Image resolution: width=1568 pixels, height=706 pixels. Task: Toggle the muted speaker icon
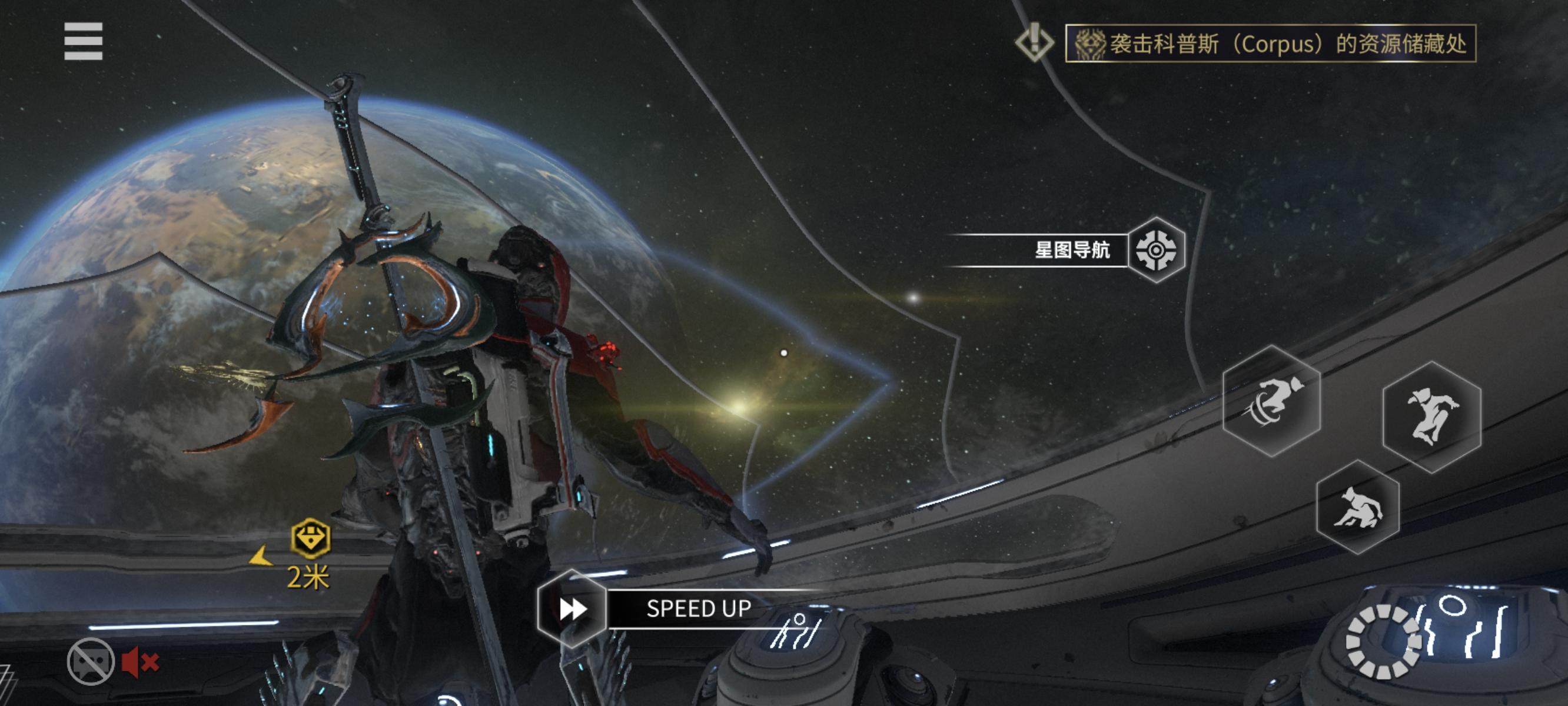coord(140,662)
